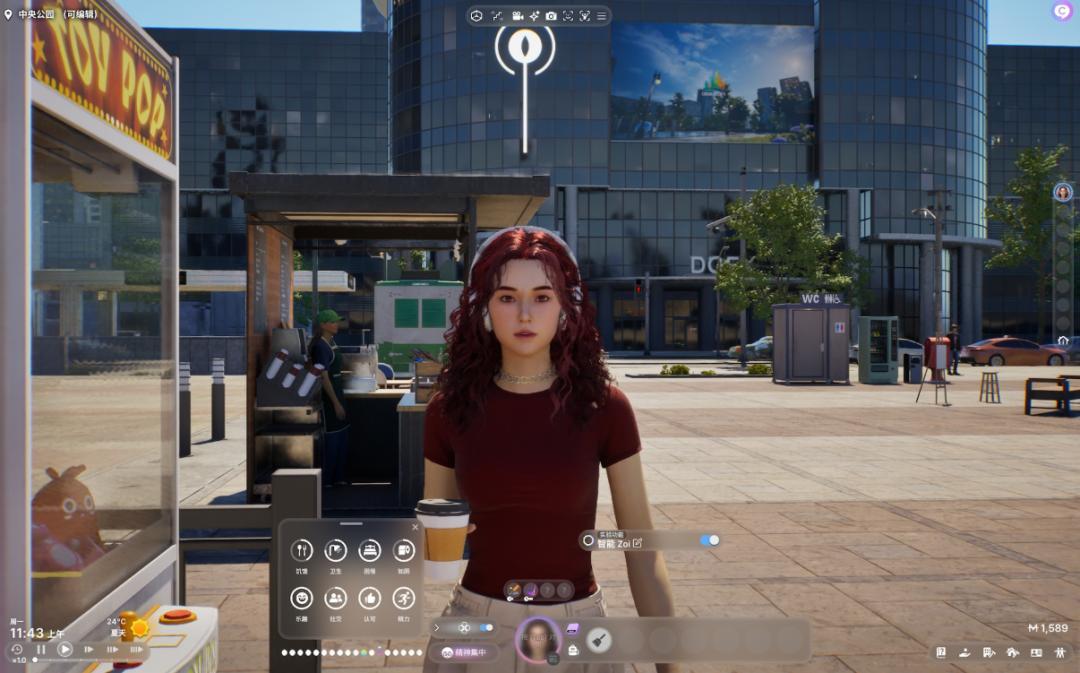Open the Zoi character portrait
Screen dimensions: 1080x673
coord(538,638)
